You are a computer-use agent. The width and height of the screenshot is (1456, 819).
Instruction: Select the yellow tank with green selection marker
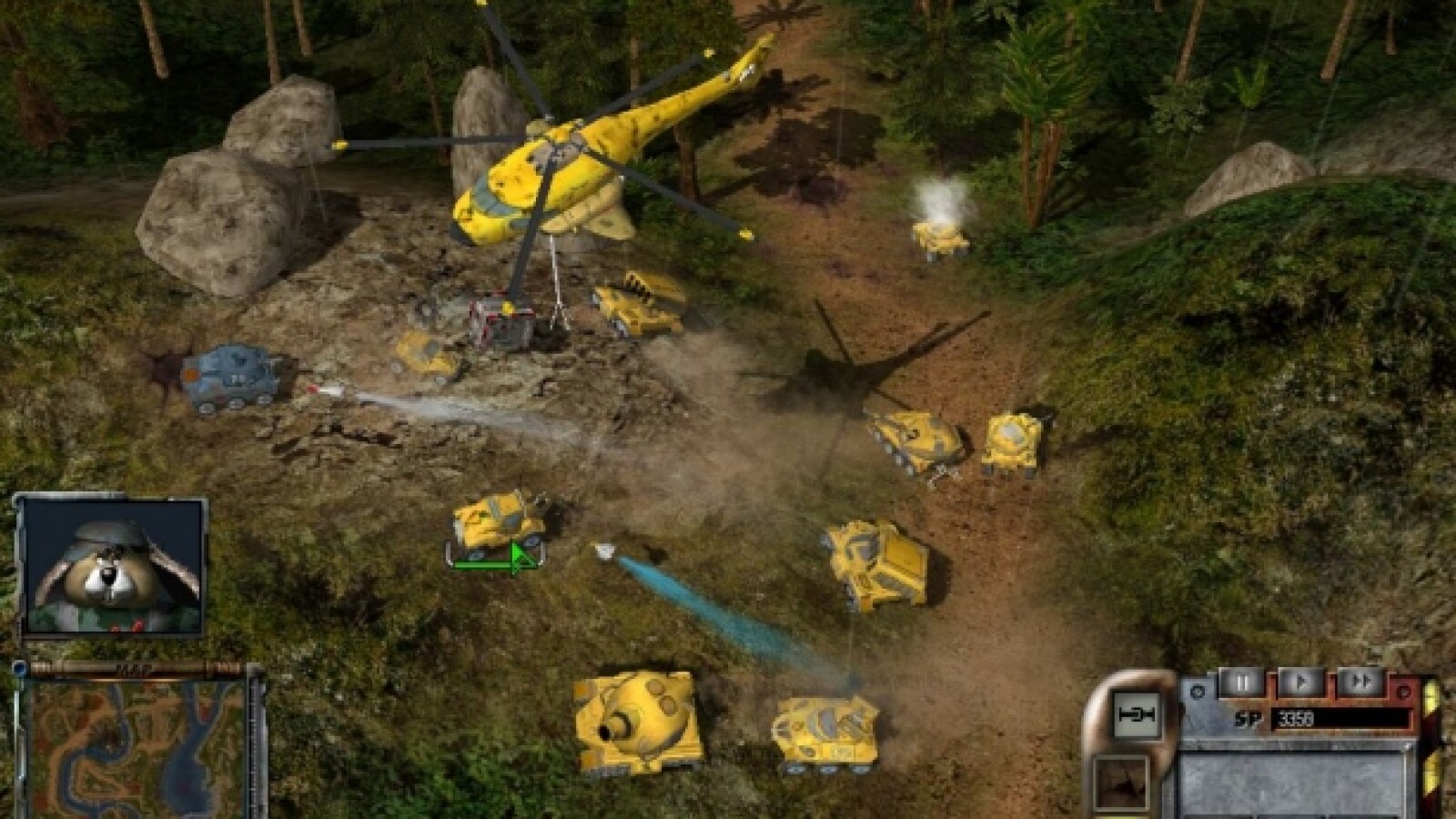[x=498, y=525]
